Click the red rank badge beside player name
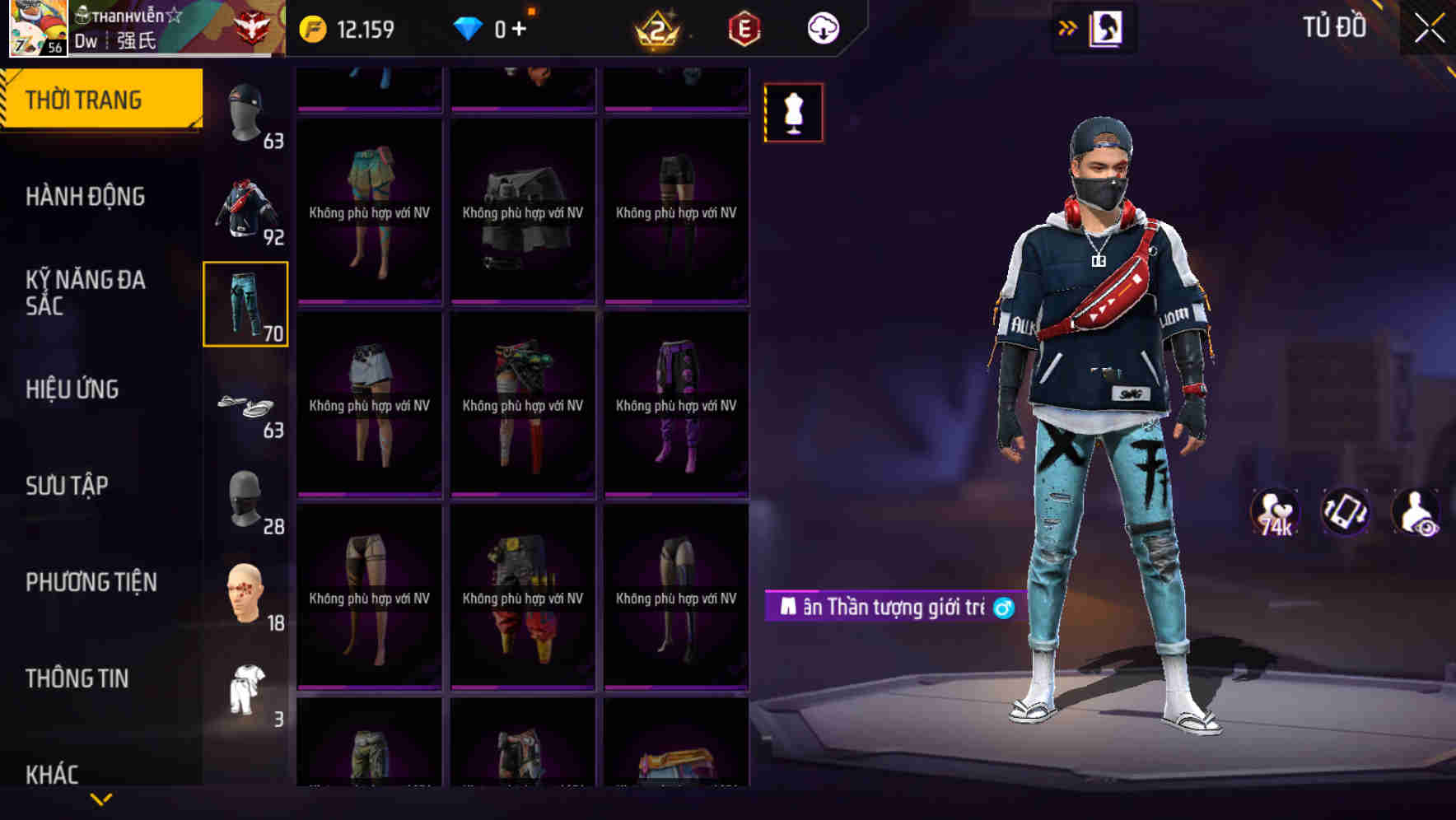 (x=252, y=27)
